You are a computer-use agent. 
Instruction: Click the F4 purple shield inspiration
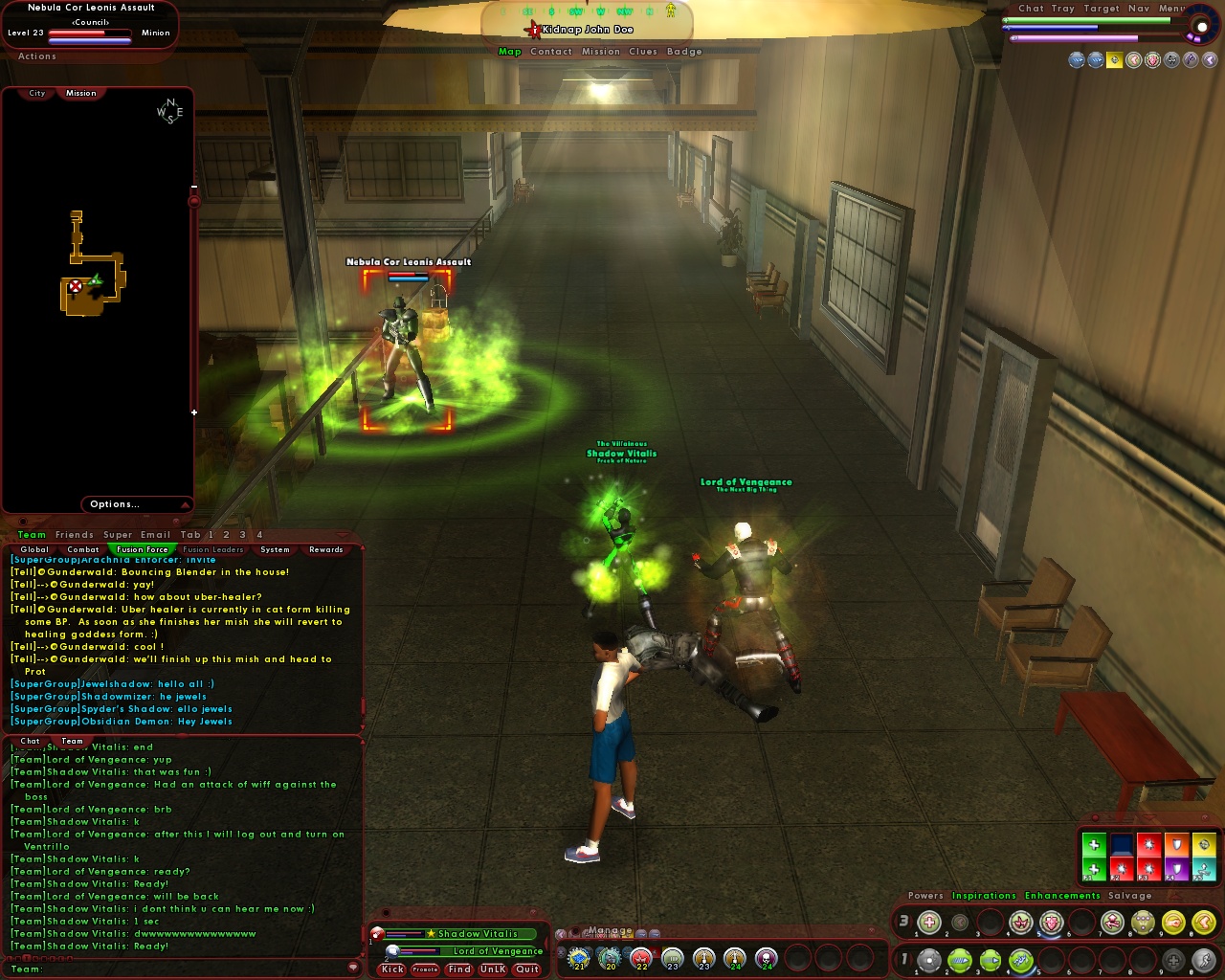tap(1176, 869)
